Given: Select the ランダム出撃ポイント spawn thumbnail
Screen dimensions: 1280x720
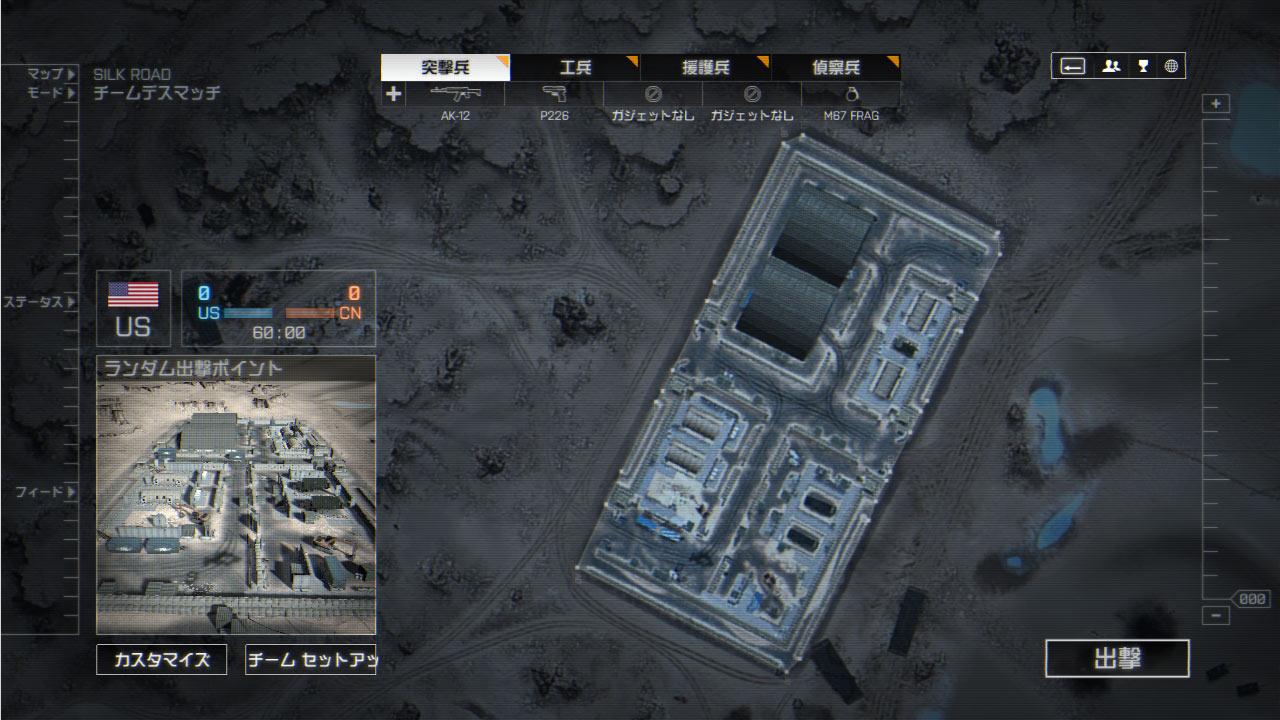Looking at the screenshot, I should pos(236,495).
